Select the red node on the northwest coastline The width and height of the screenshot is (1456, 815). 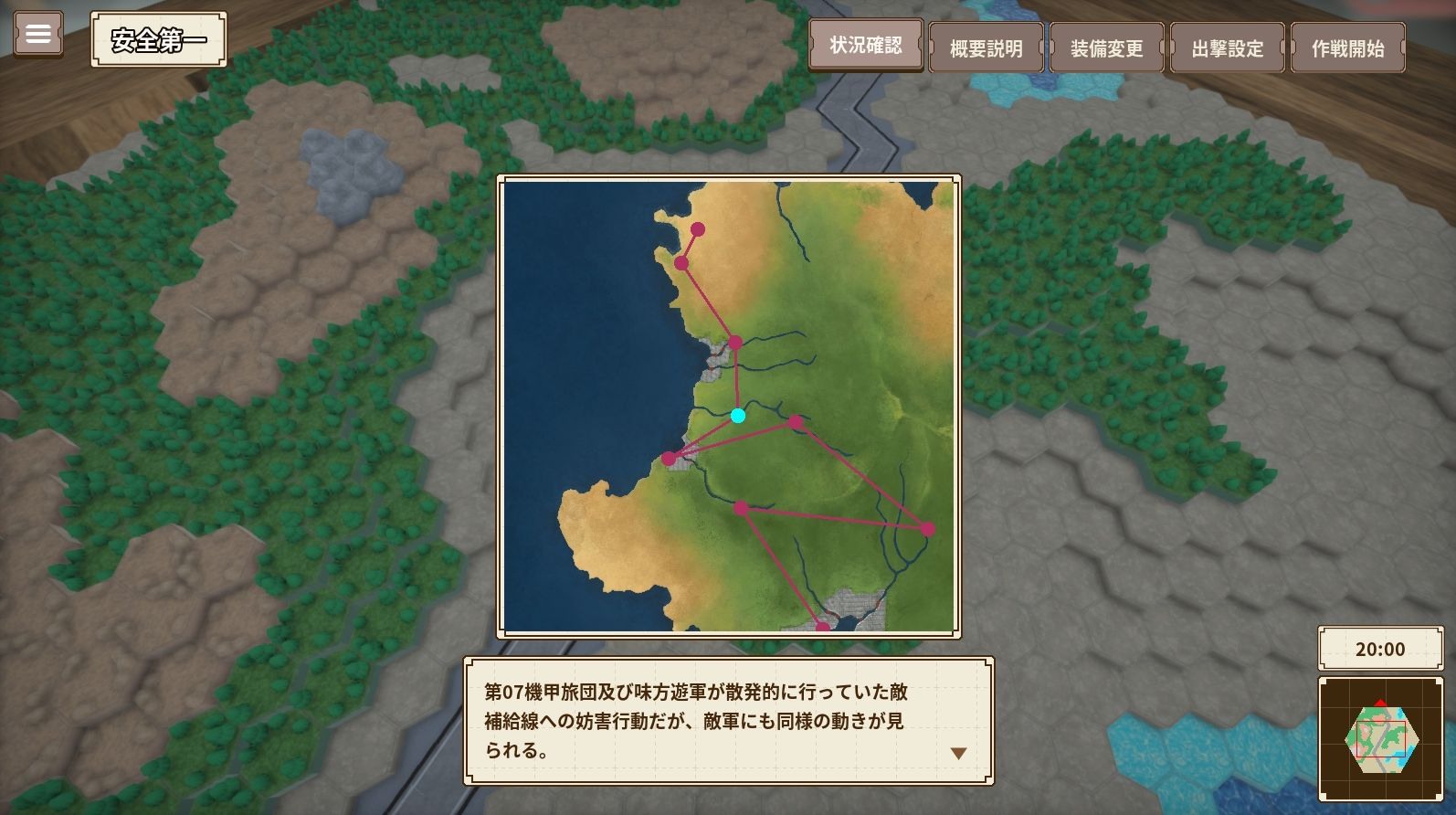pos(680,262)
